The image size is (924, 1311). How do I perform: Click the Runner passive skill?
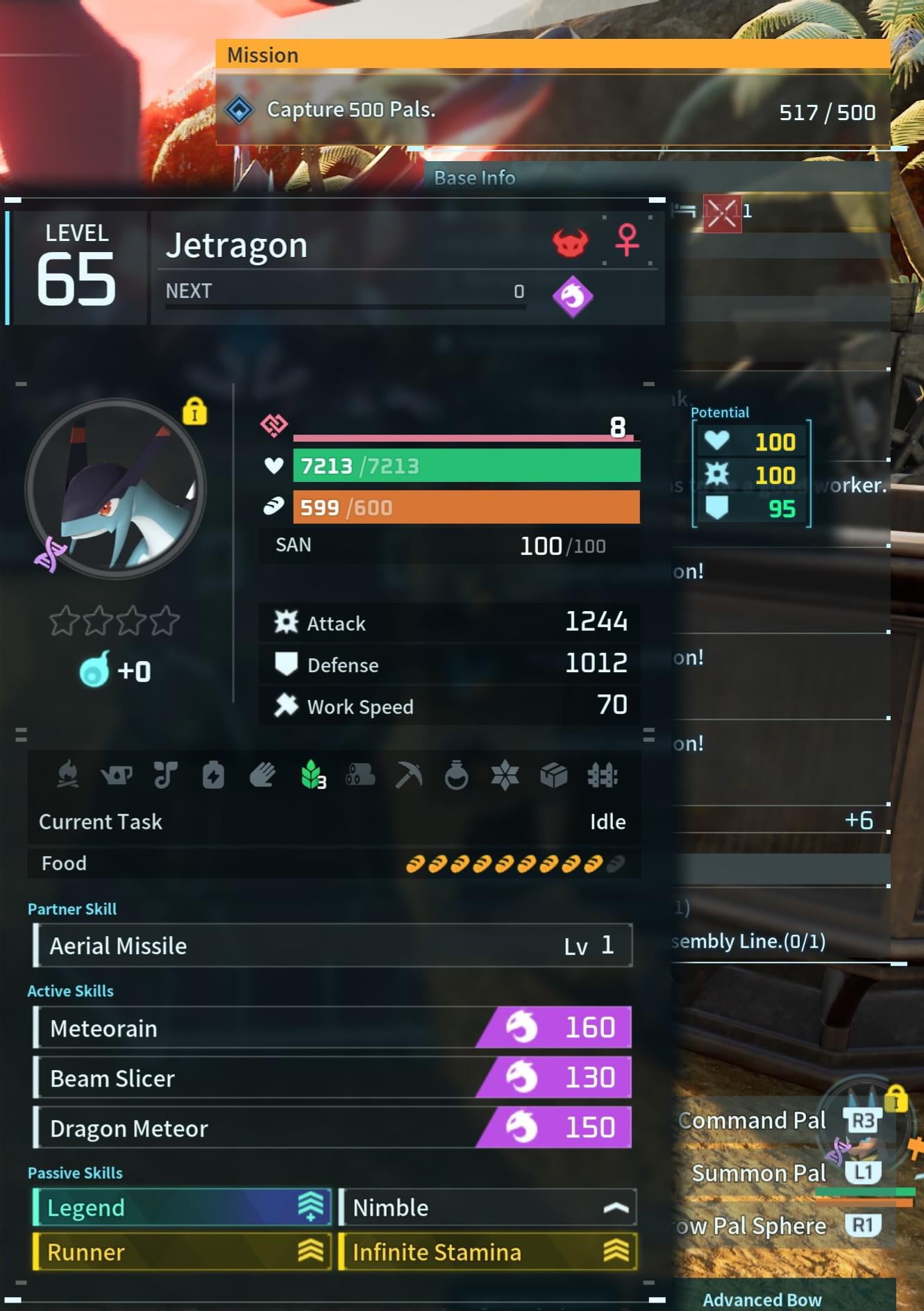[x=182, y=1252]
